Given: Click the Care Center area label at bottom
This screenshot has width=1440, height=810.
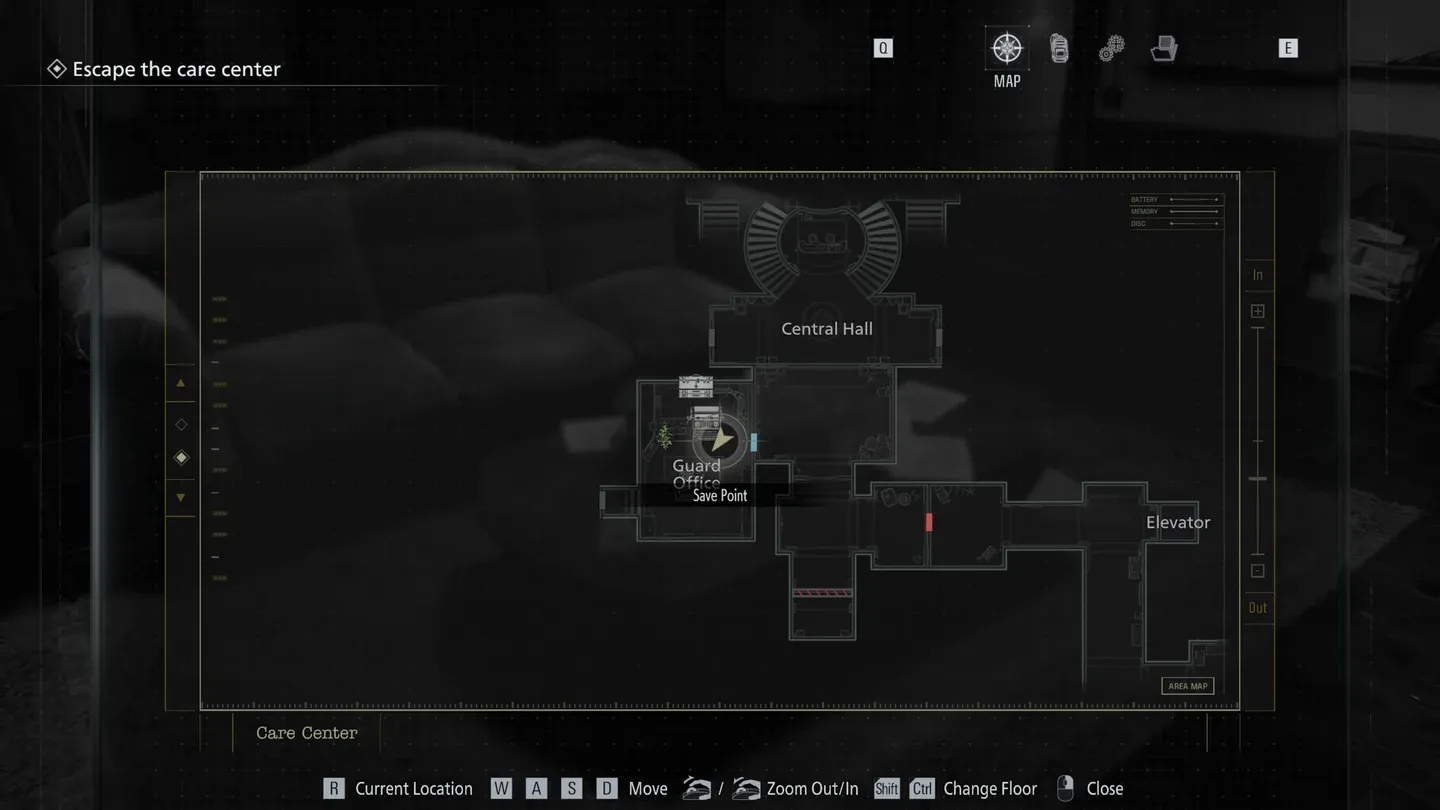Looking at the screenshot, I should pyautogui.click(x=306, y=733).
